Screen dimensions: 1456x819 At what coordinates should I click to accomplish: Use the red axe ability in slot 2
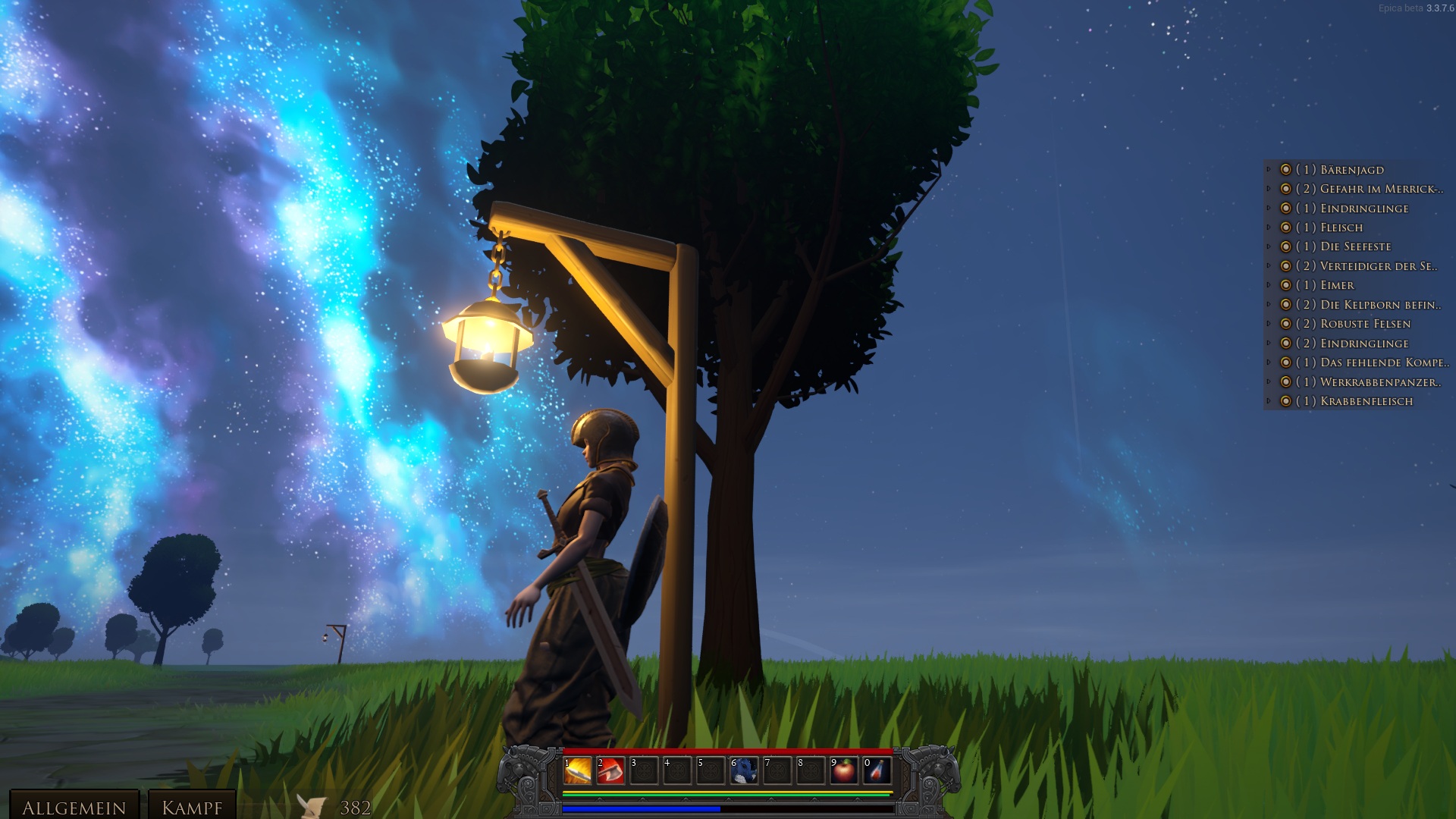click(x=610, y=770)
